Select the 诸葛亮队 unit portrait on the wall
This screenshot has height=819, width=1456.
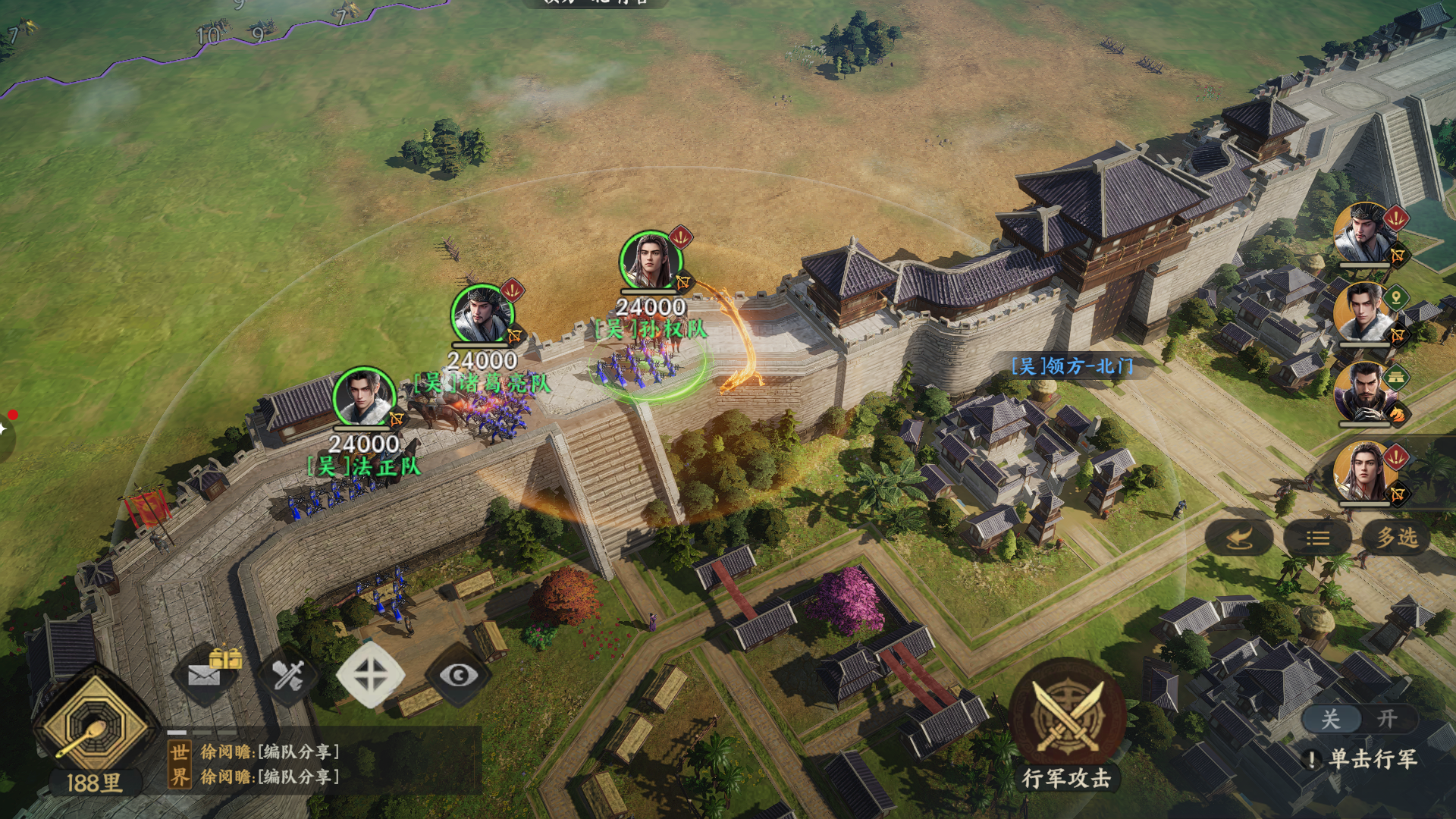[482, 315]
